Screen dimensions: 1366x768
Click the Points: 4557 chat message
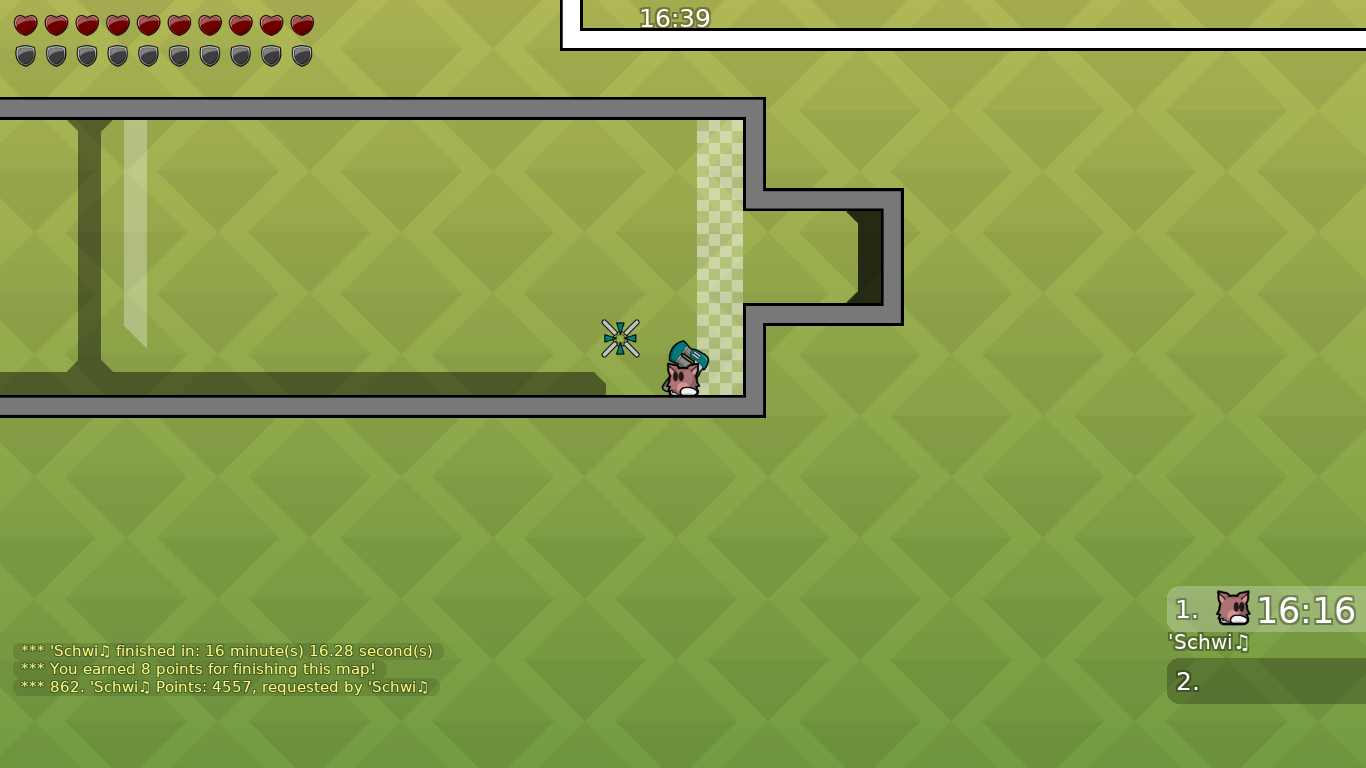click(222, 687)
